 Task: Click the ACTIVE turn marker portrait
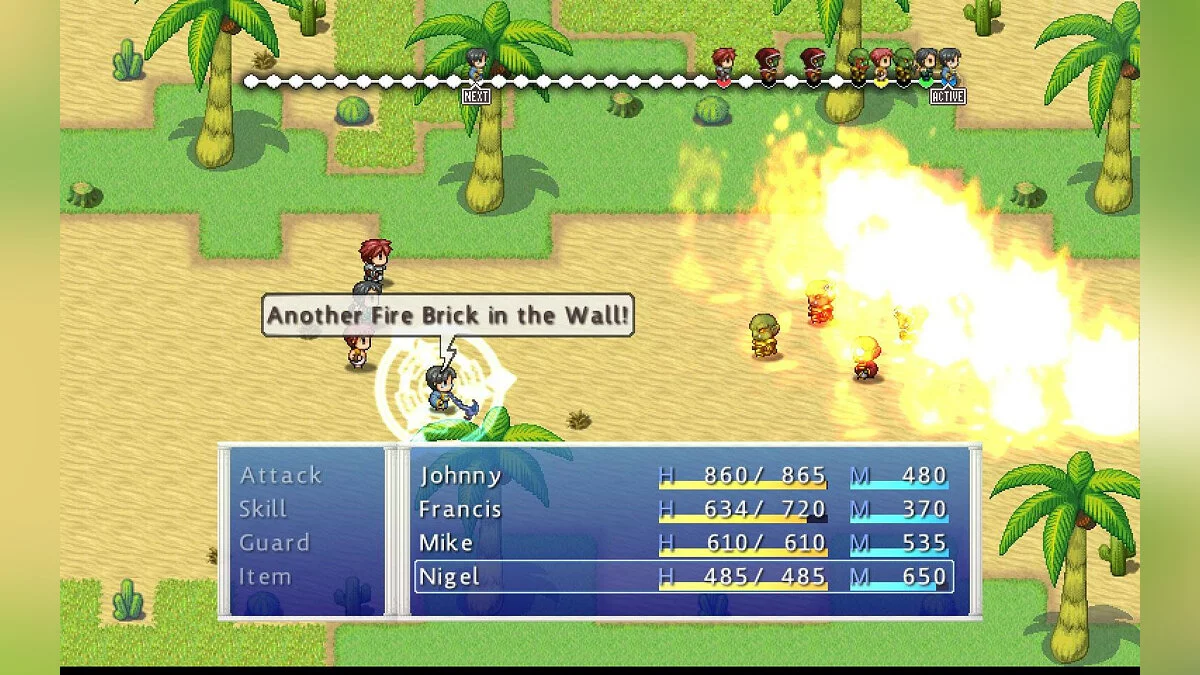(x=948, y=65)
